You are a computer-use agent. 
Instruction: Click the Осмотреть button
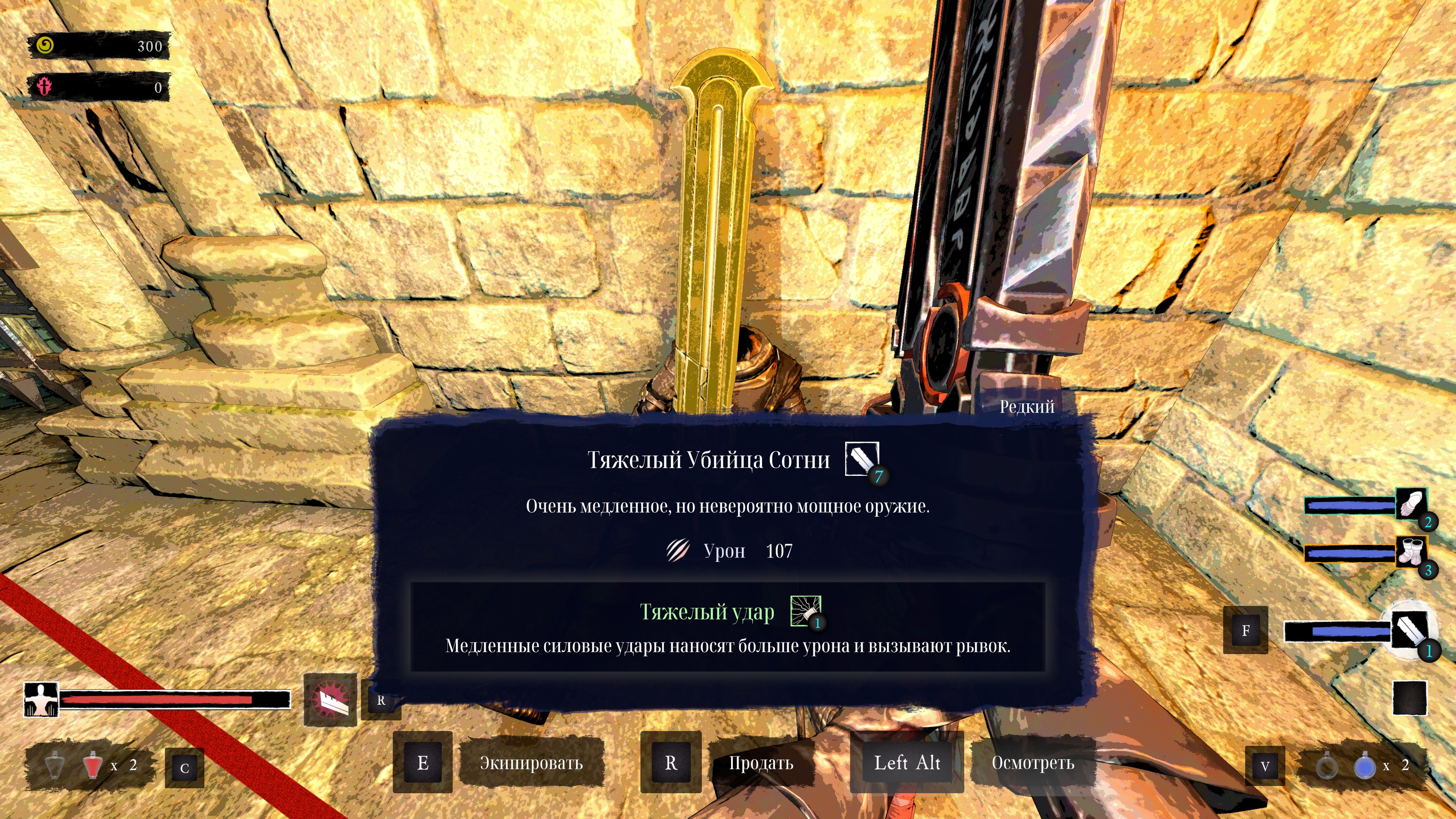click(x=1032, y=763)
